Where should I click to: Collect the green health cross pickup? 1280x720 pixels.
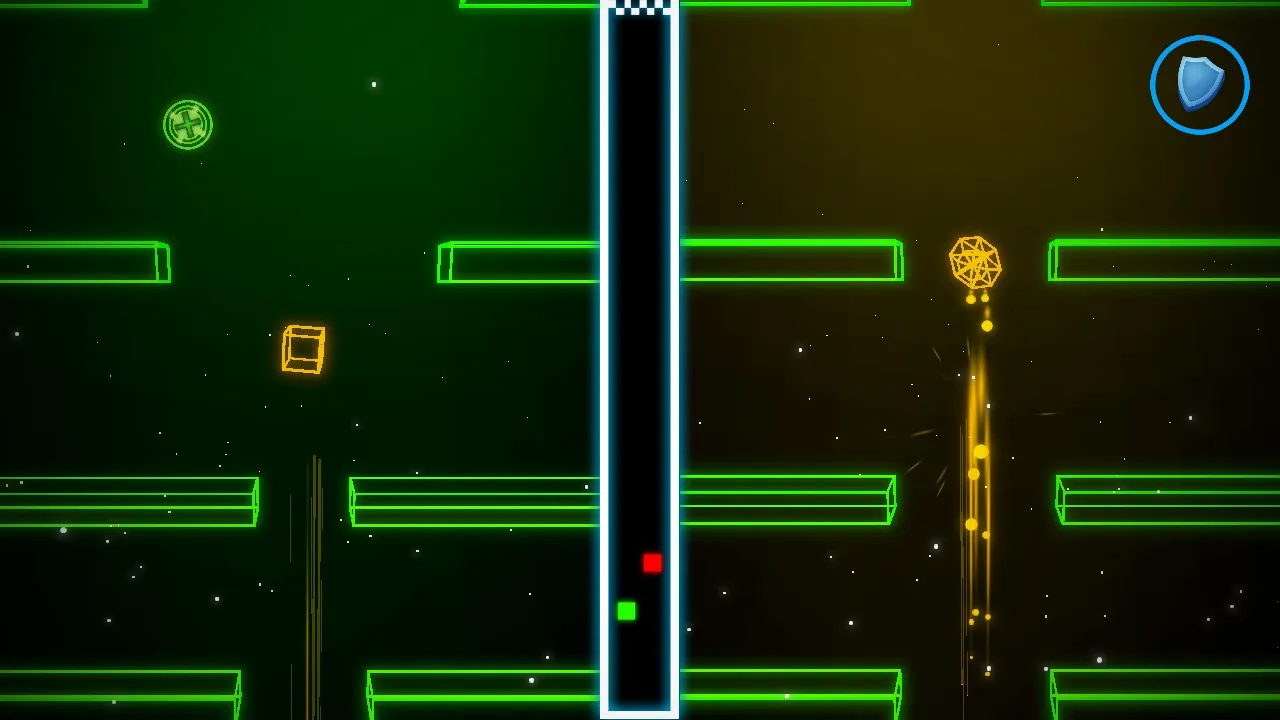point(189,124)
